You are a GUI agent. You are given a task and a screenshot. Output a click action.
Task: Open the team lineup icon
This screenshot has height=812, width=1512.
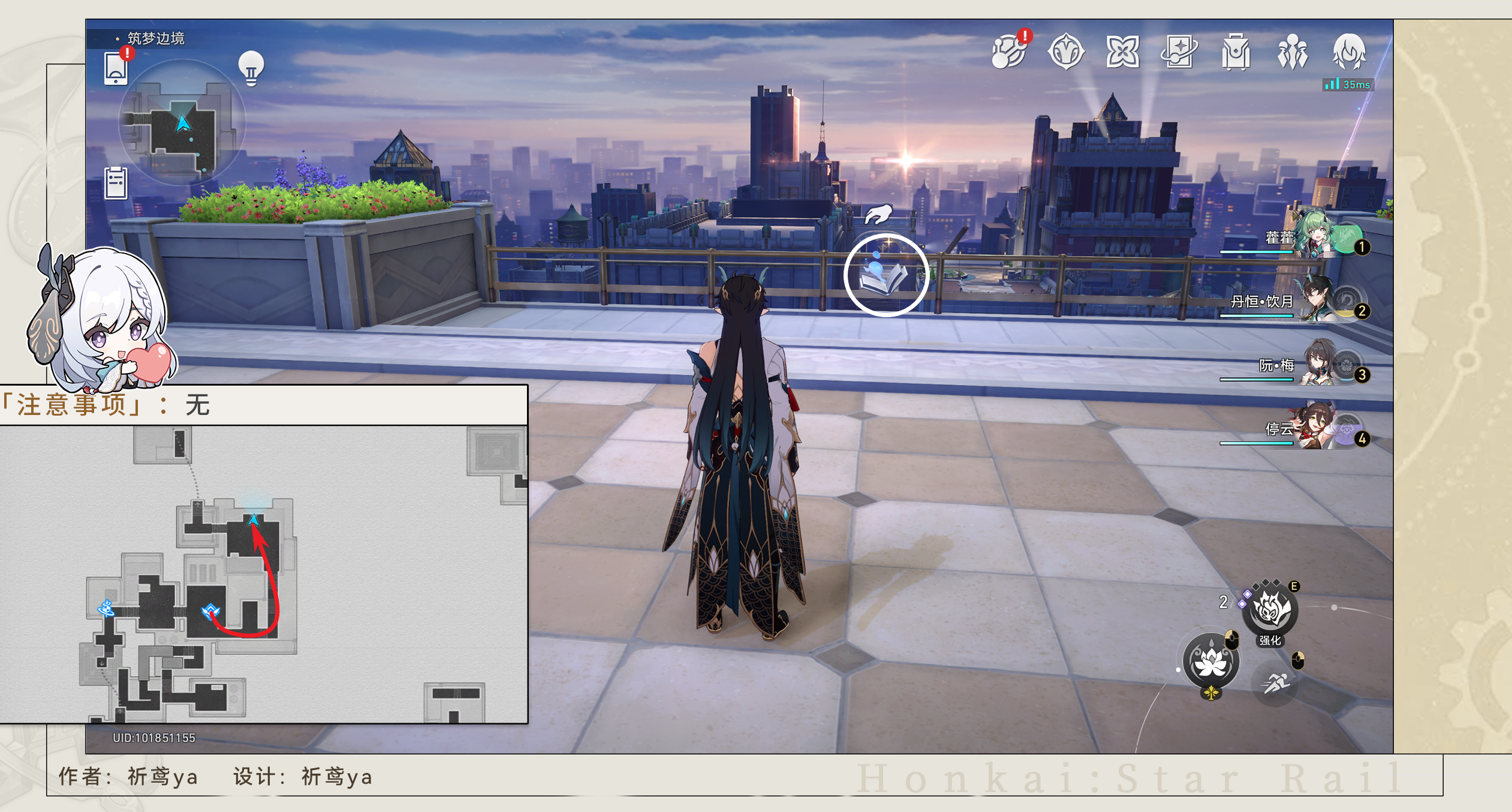click(x=1293, y=52)
